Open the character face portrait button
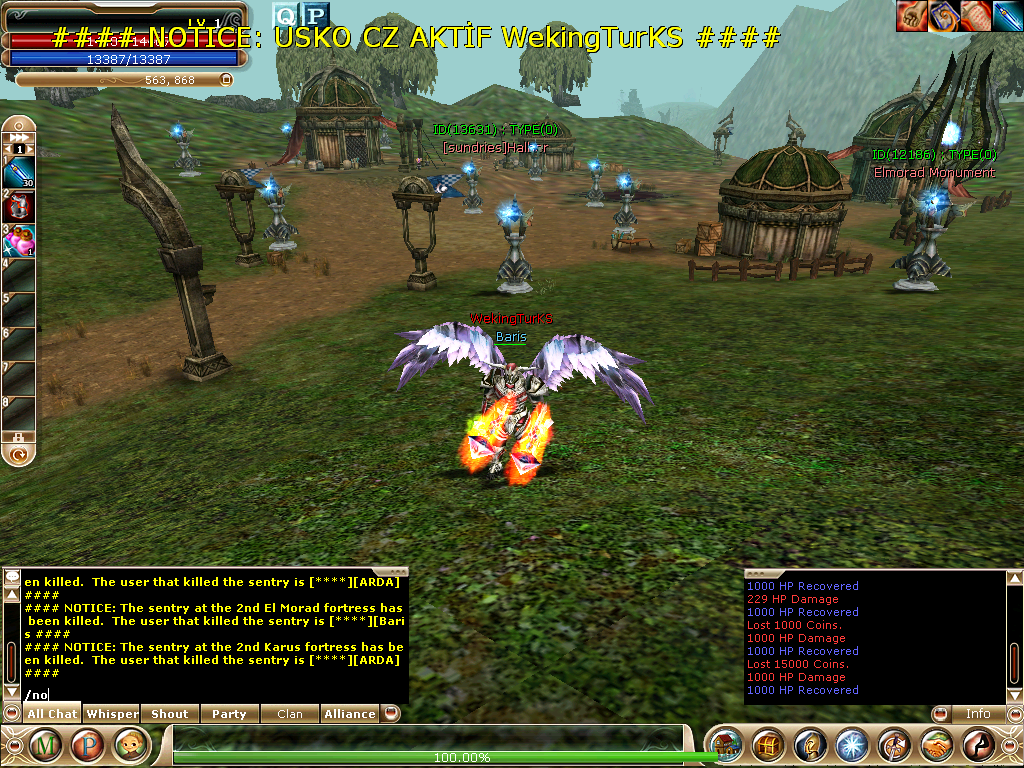 (131, 745)
